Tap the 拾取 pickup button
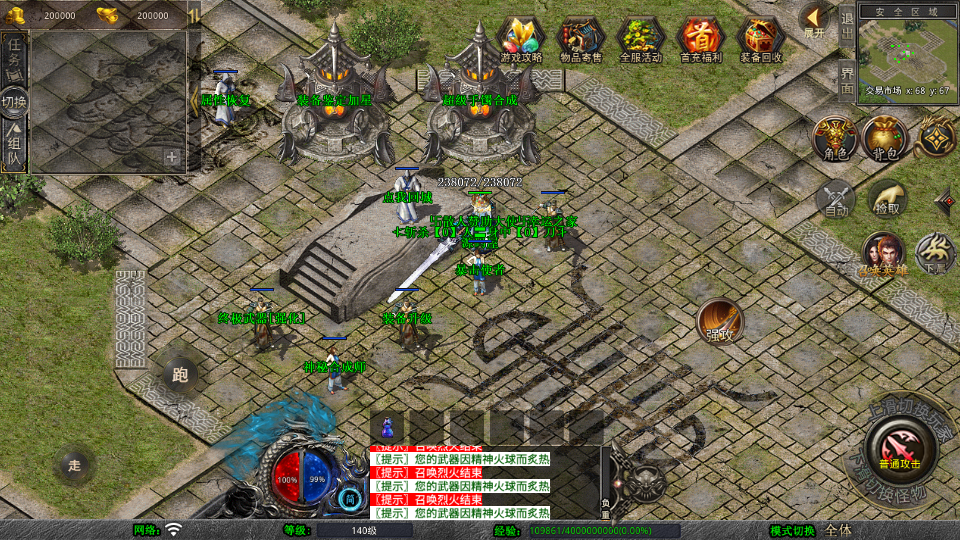The height and width of the screenshot is (540, 960). pyautogui.click(x=886, y=198)
